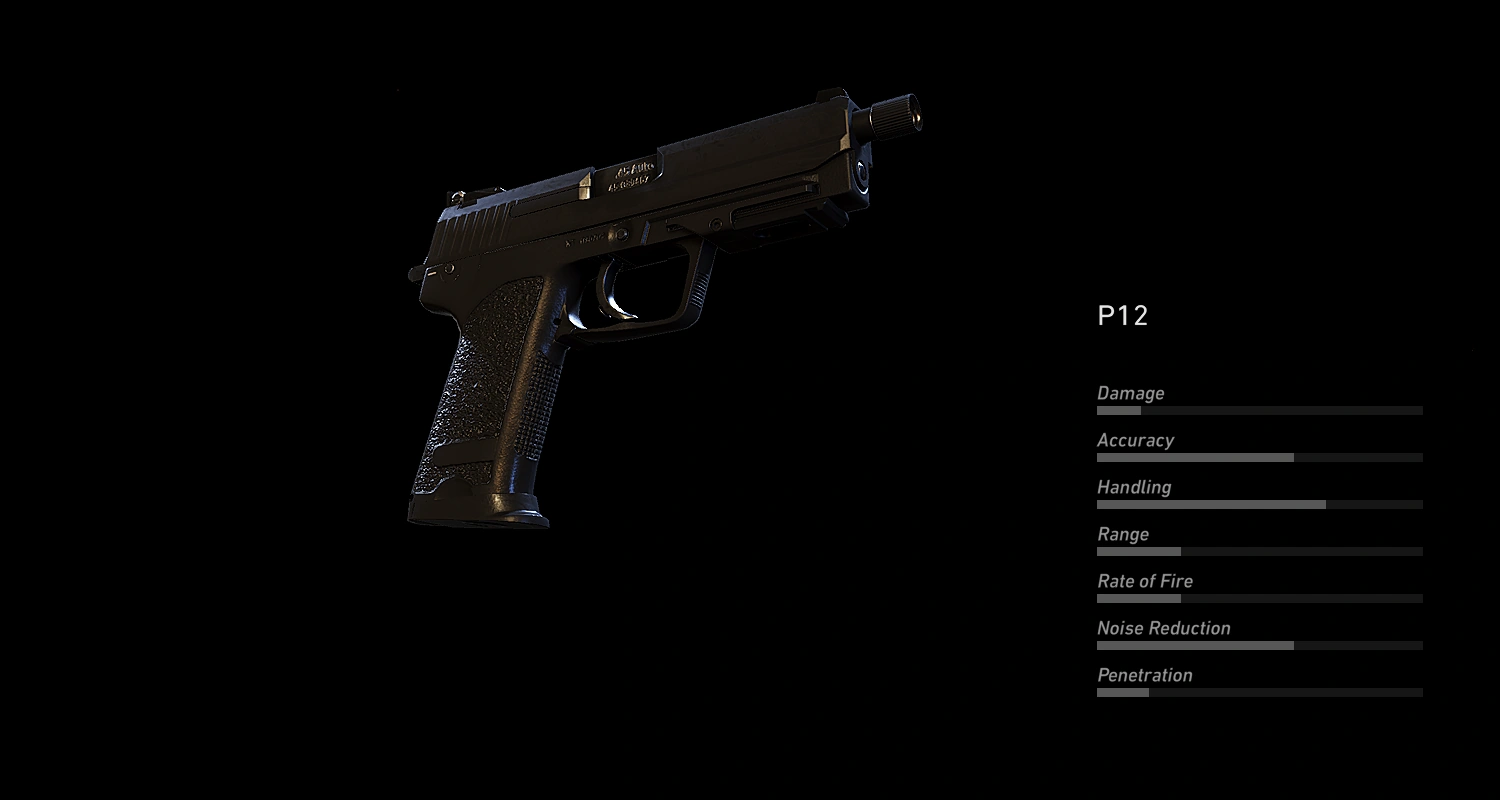Click the Handling stat label
The image size is (1500, 800).
tap(1134, 487)
